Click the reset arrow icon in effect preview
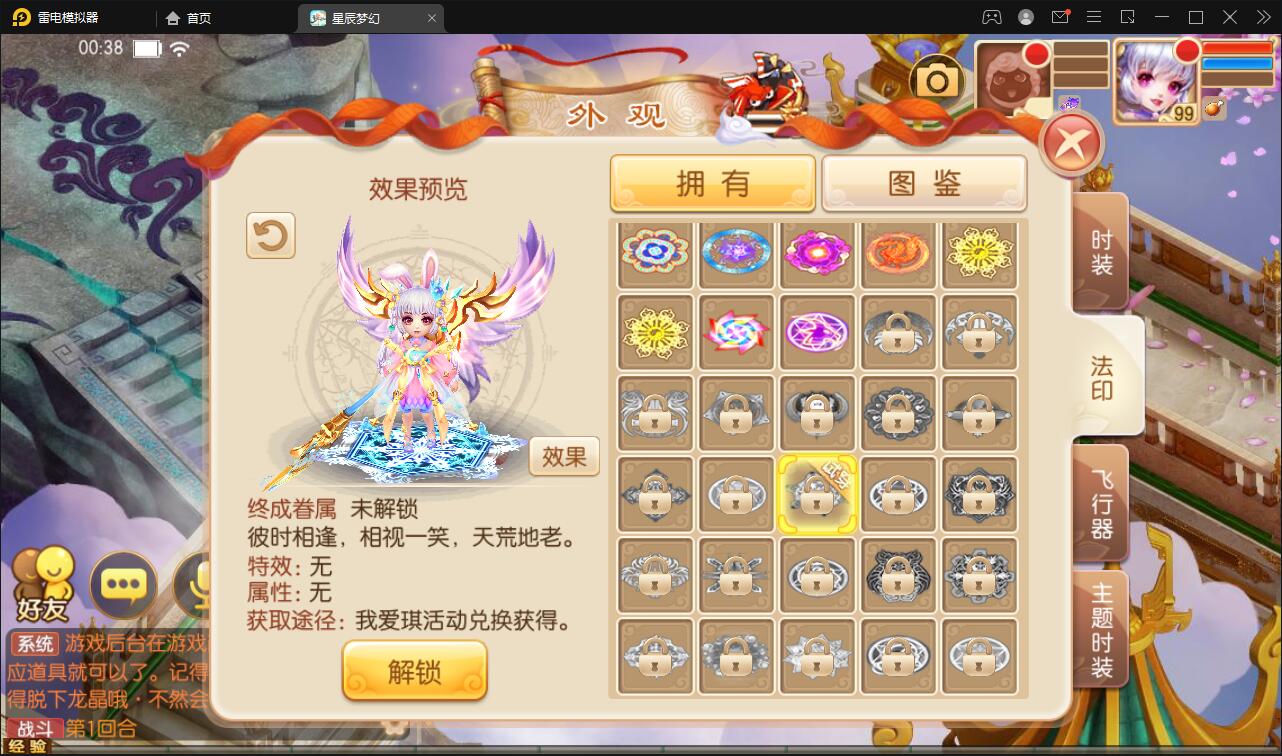This screenshot has width=1282, height=756. 269,236
